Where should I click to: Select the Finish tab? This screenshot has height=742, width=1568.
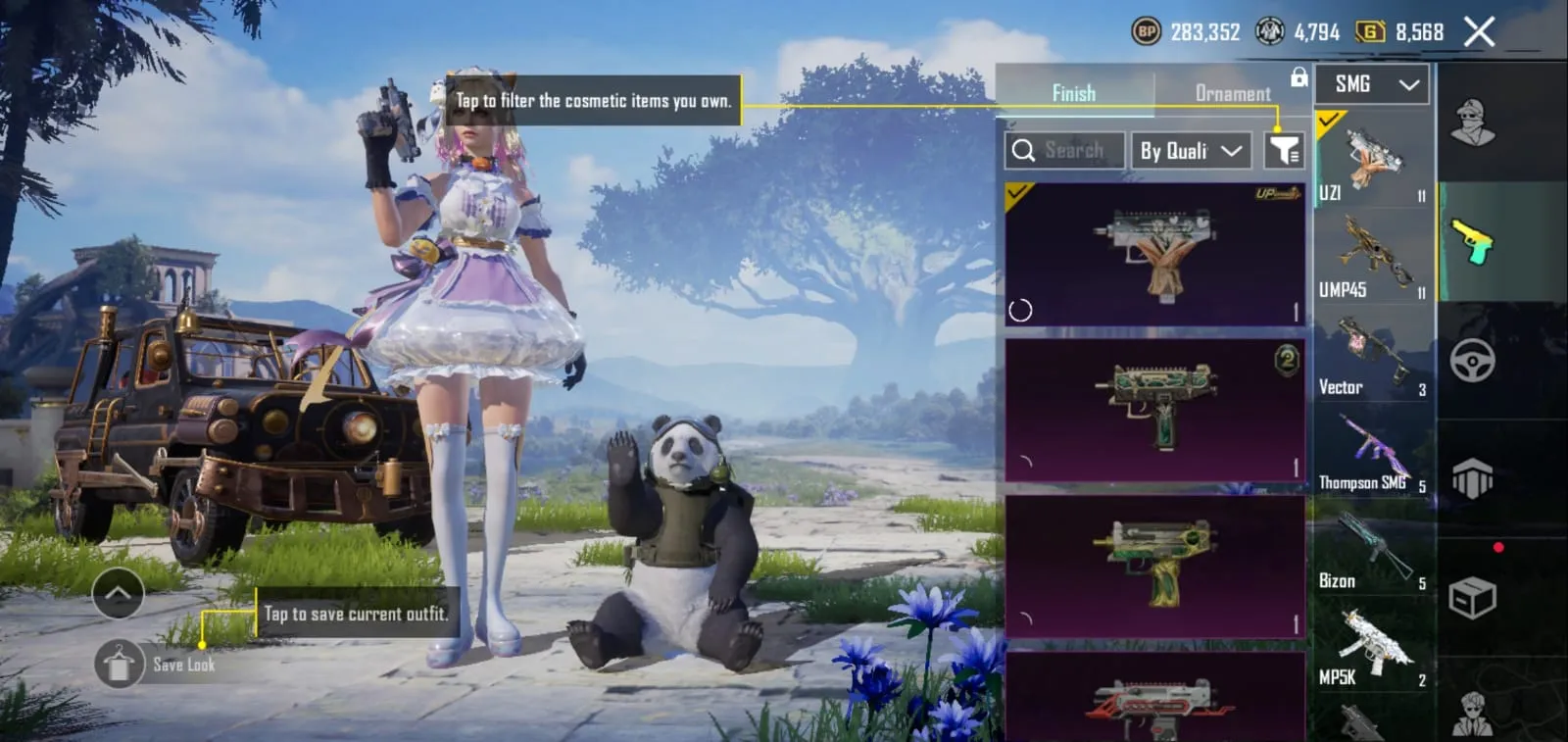tap(1074, 92)
